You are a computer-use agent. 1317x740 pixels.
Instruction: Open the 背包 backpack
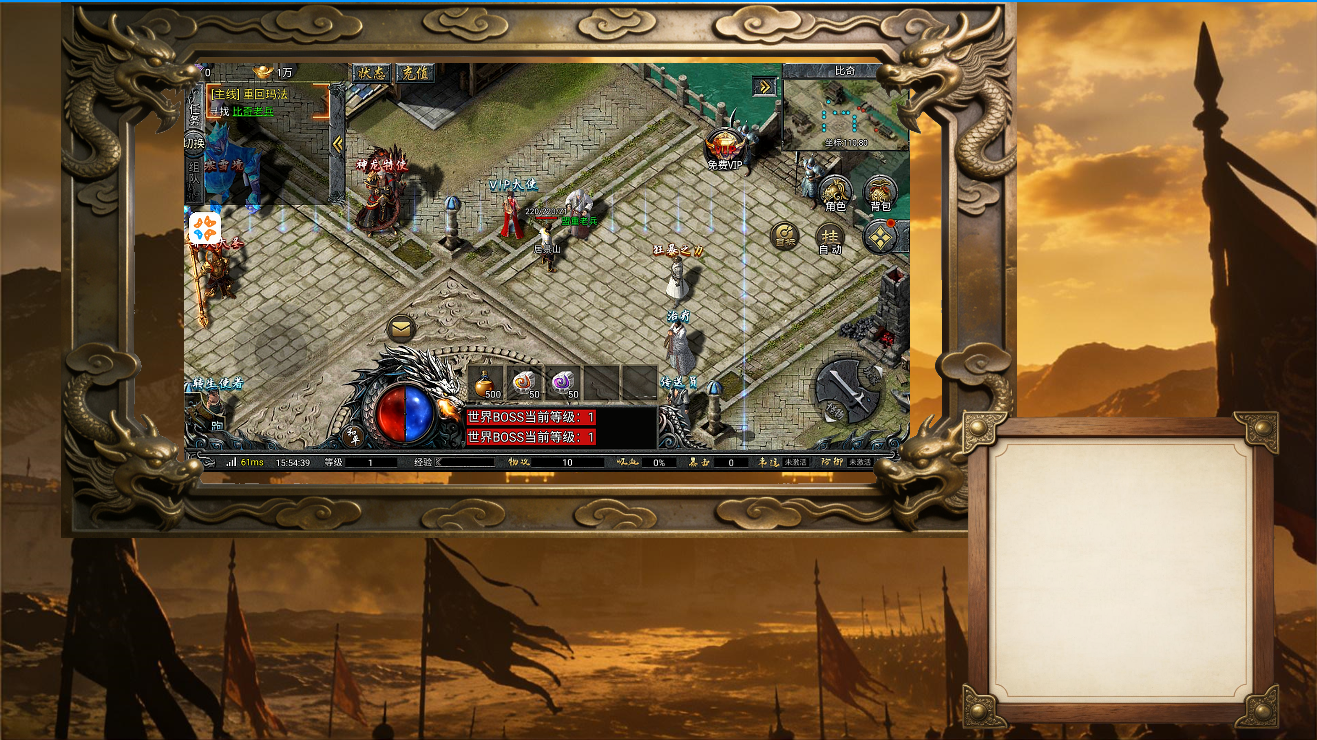880,192
